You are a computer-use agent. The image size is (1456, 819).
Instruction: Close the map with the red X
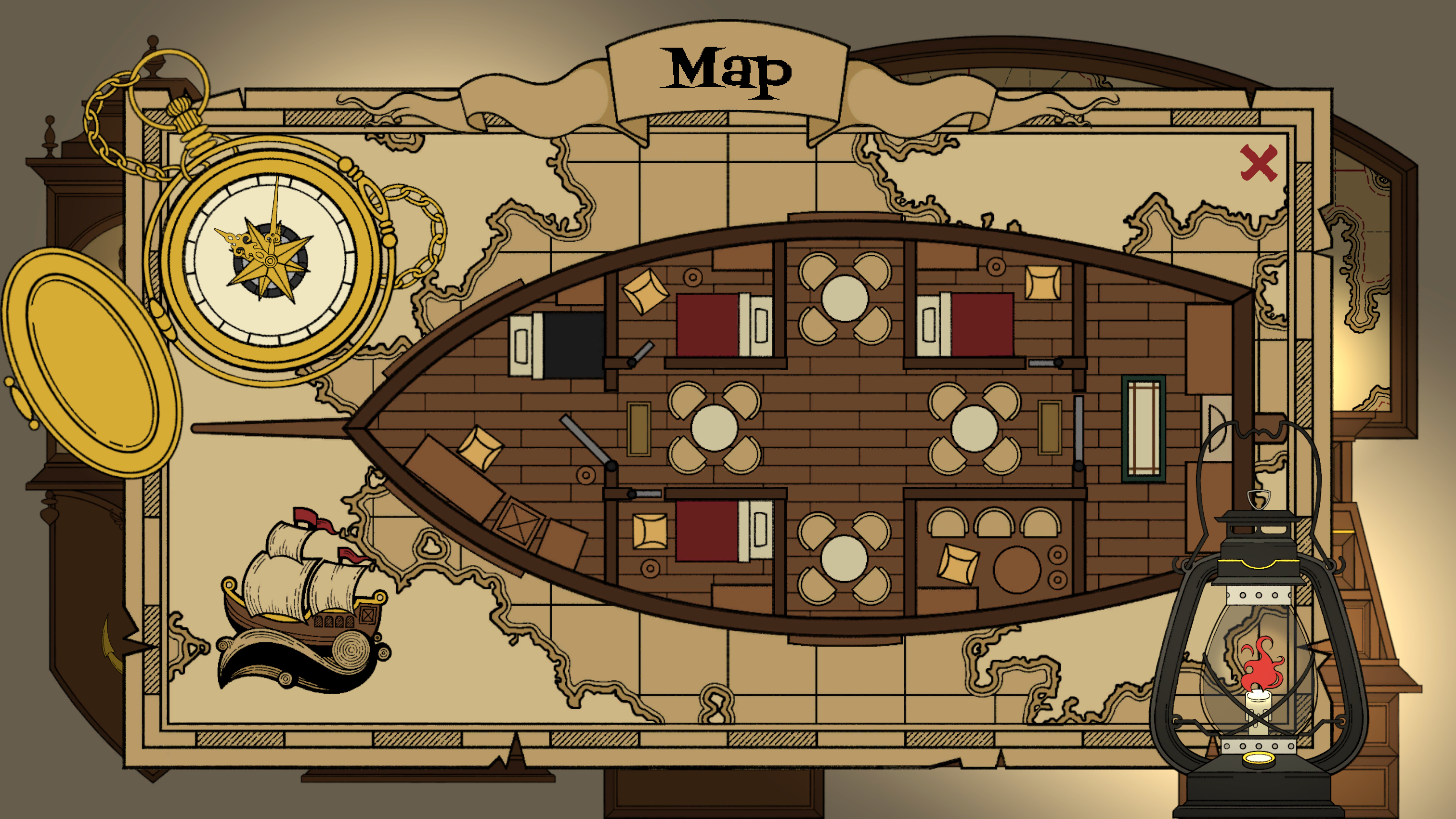(1258, 163)
